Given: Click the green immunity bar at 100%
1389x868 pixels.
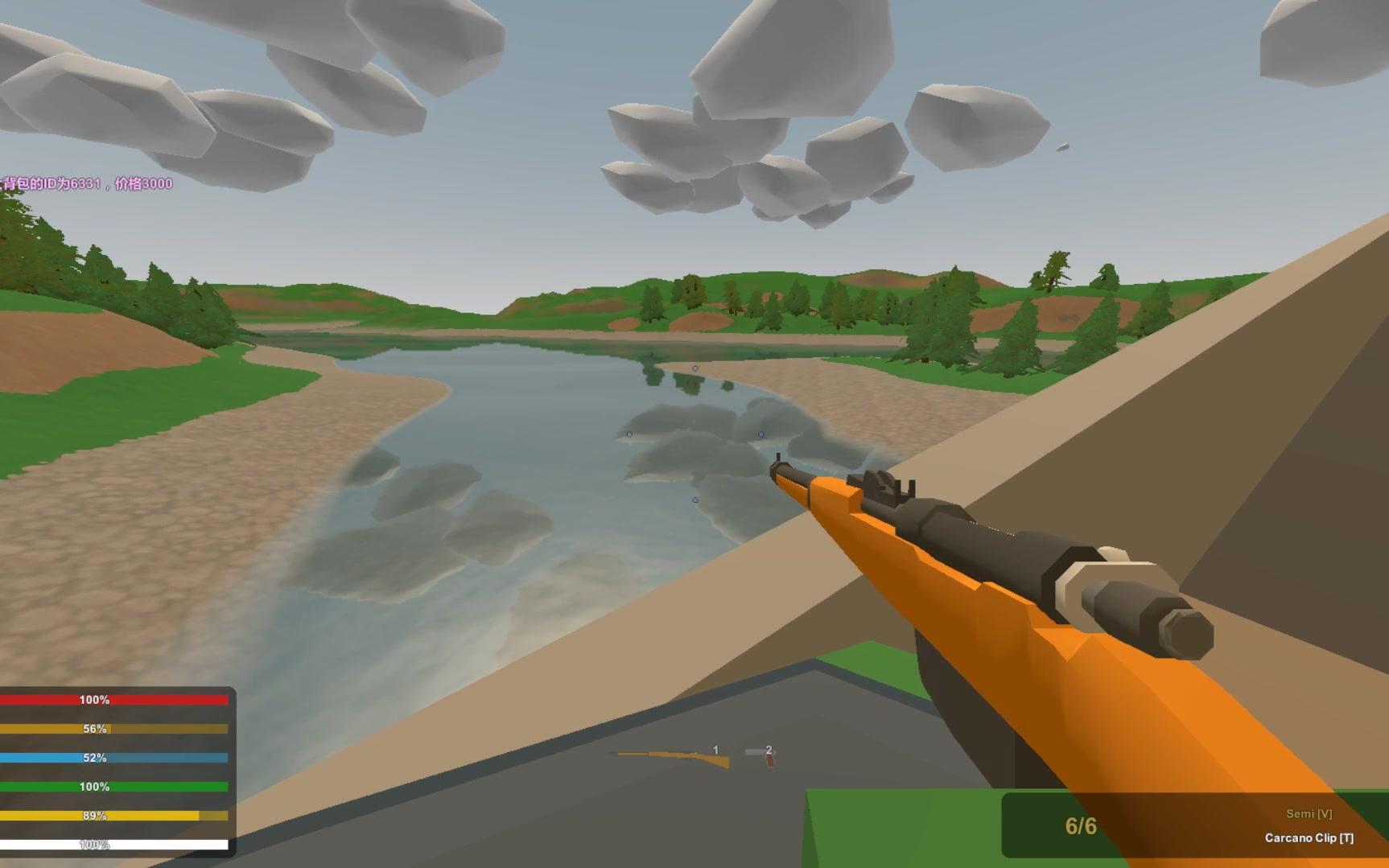Looking at the screenshot, I should (113, 786).
